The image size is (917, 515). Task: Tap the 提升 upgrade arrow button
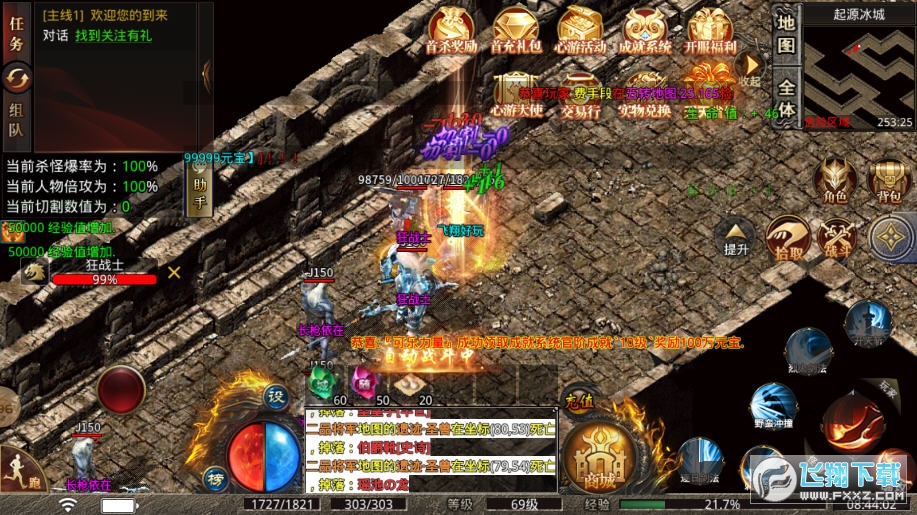coord(737,237)
